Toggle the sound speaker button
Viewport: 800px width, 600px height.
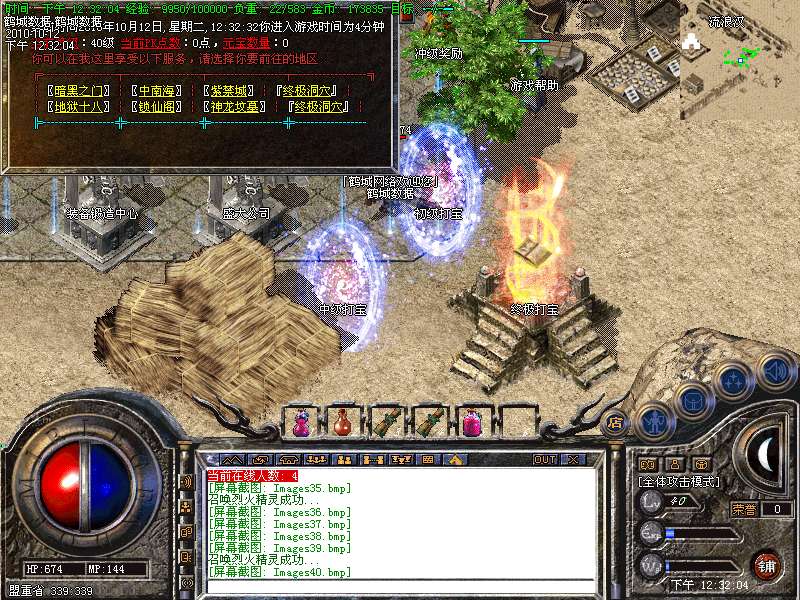point(775,370)
